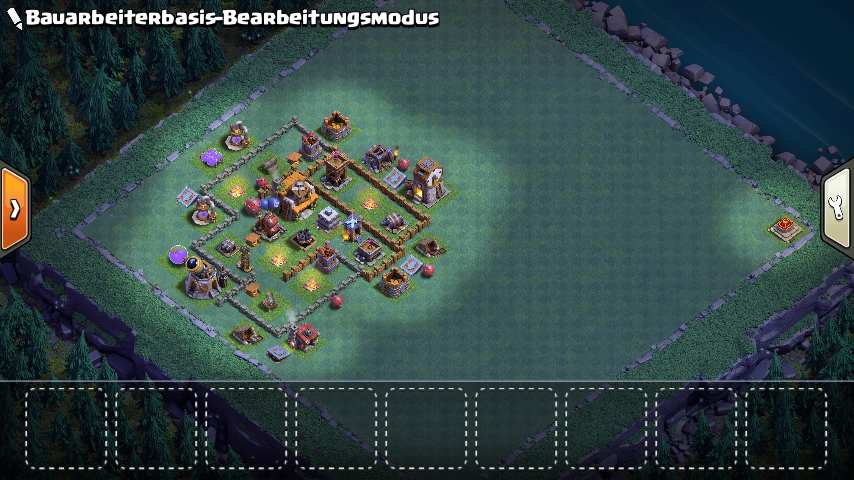Open the orange arrow side panel
Screen dimensions: 854x480
(x=14, y=209)
